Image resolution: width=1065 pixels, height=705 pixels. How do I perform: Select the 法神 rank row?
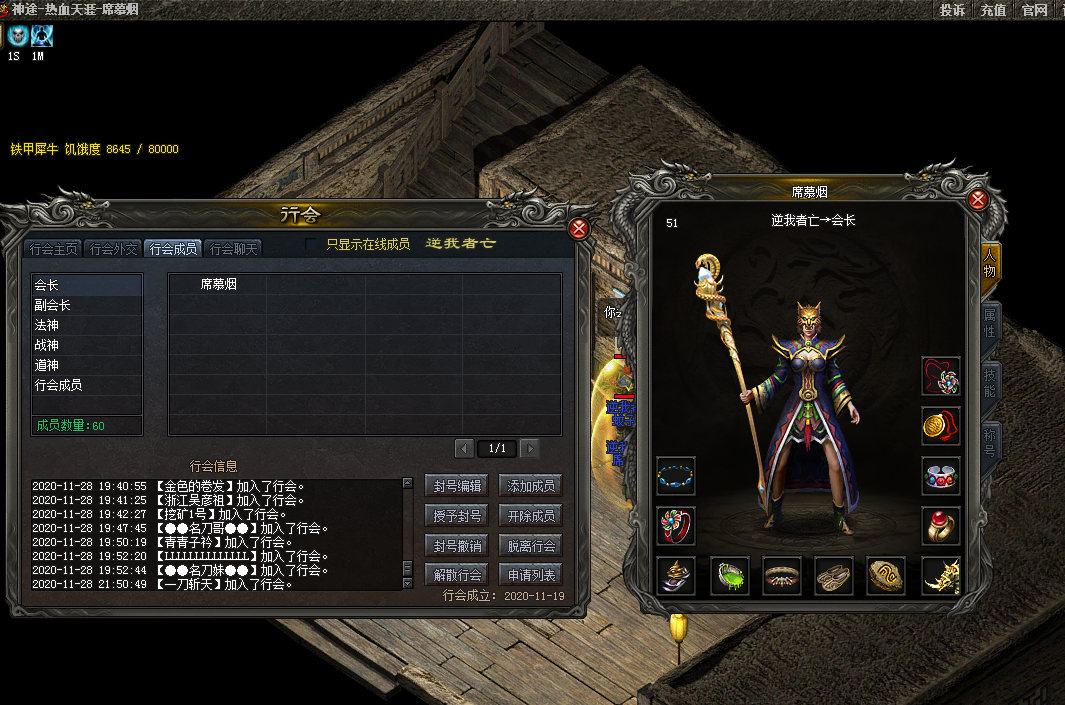coord(87,325)
